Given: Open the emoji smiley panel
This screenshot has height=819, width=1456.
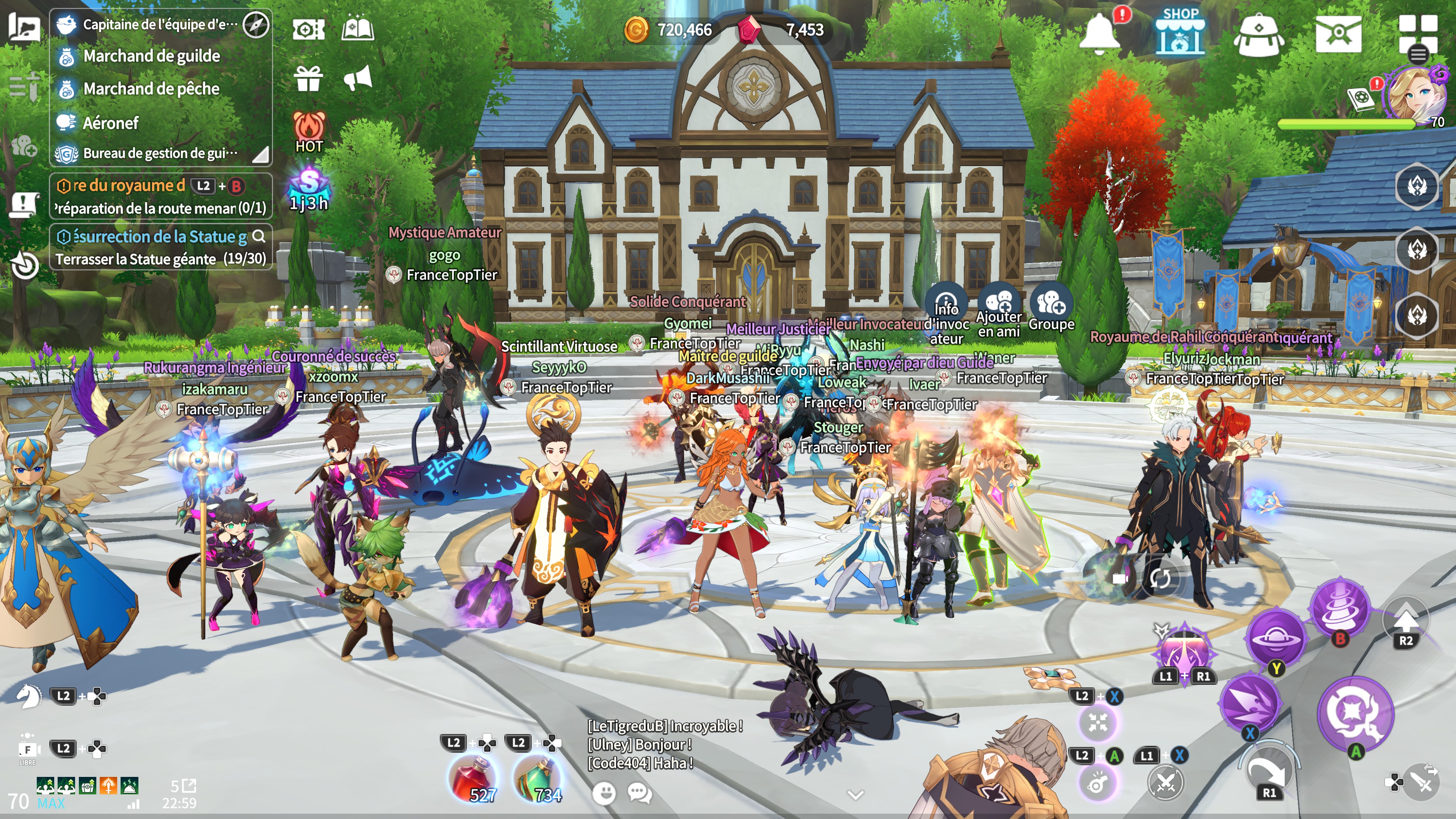Looking at the screenshot, I should (x=604, y=793).
